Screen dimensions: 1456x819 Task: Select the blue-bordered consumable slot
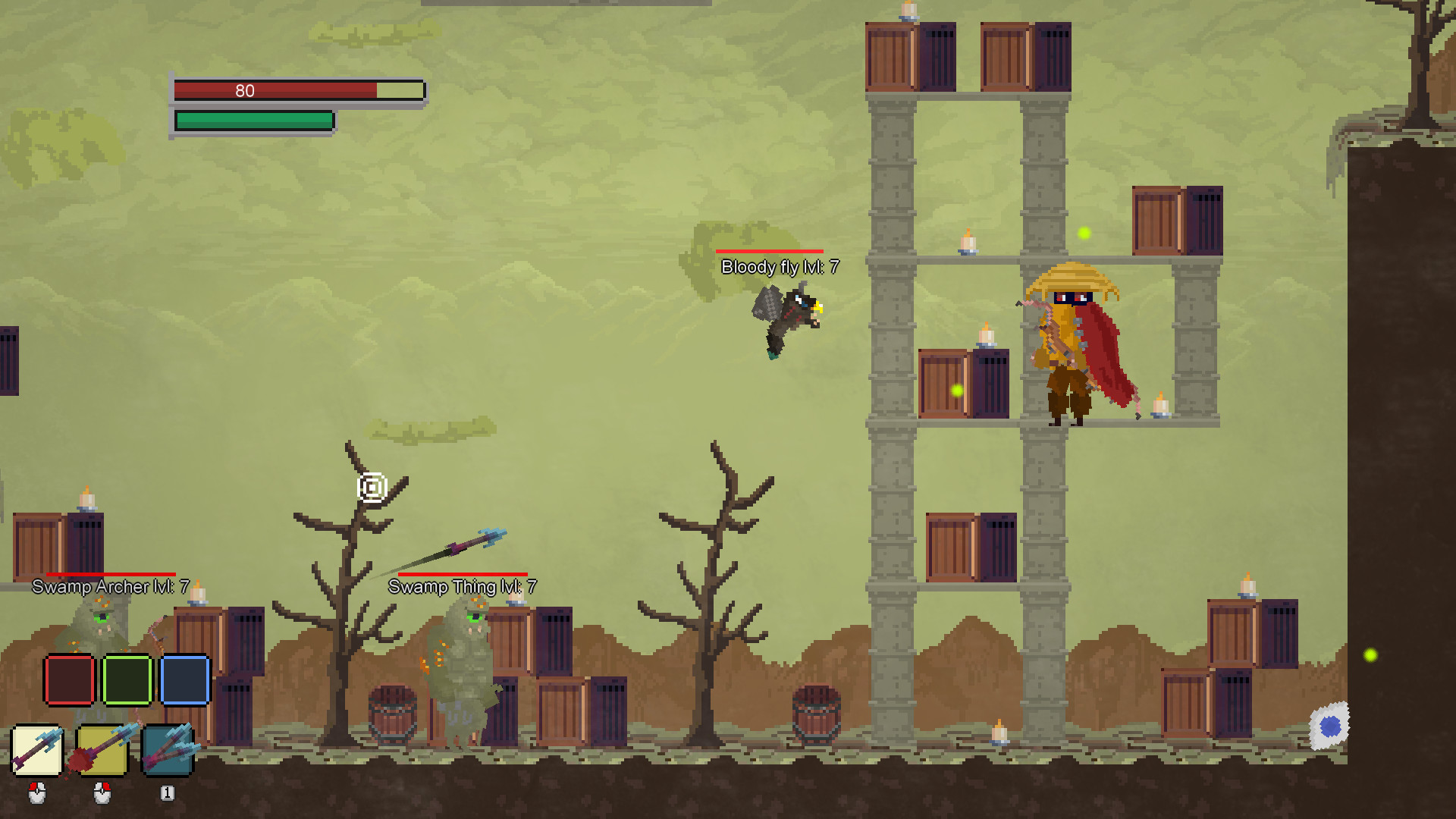click(185, 682)
